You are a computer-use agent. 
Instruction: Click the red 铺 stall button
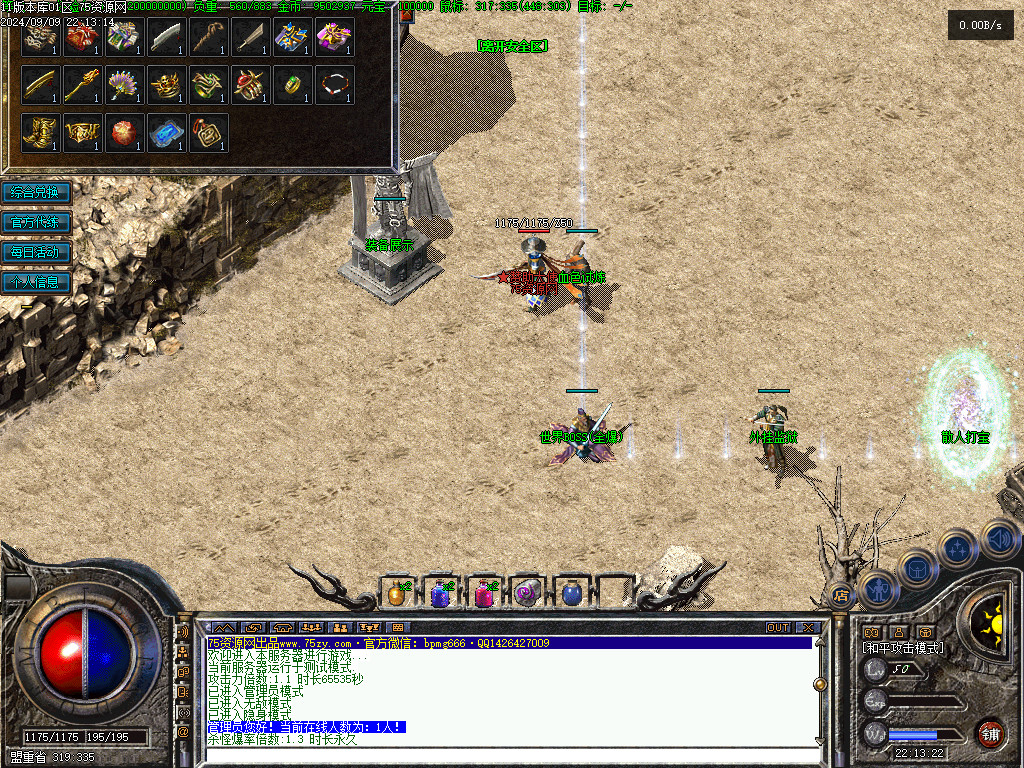pos(990,733)
